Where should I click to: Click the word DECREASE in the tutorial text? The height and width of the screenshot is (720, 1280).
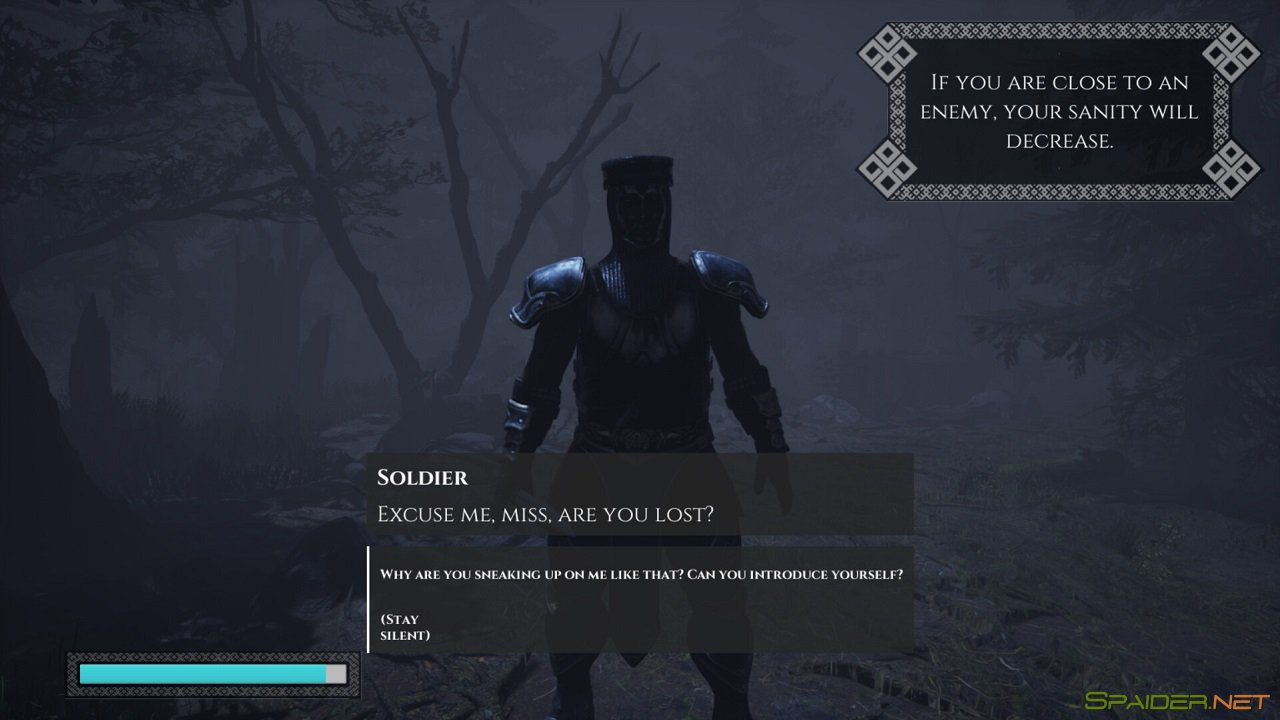click(1062, 141)
